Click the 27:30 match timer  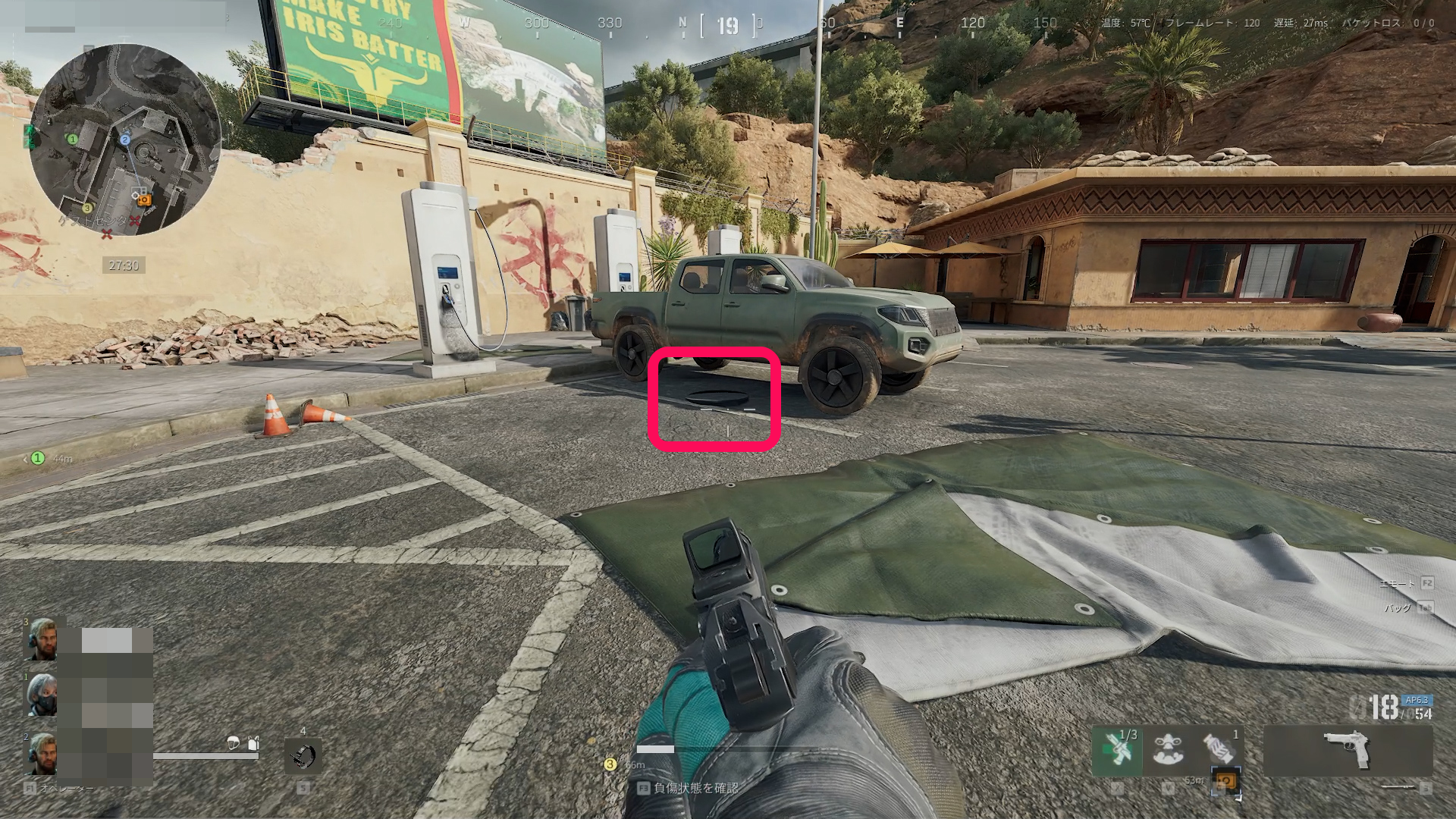click(123, 265)
